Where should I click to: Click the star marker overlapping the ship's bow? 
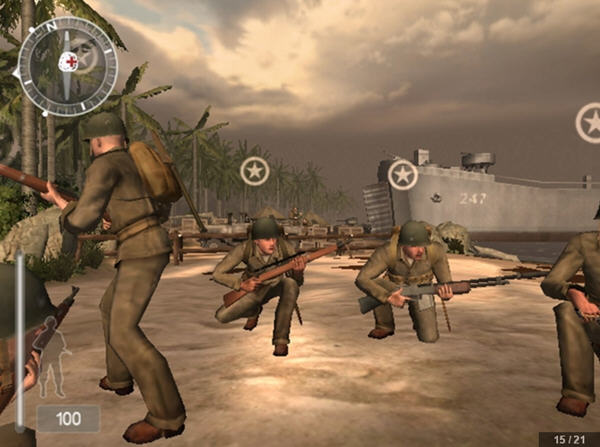402,175
